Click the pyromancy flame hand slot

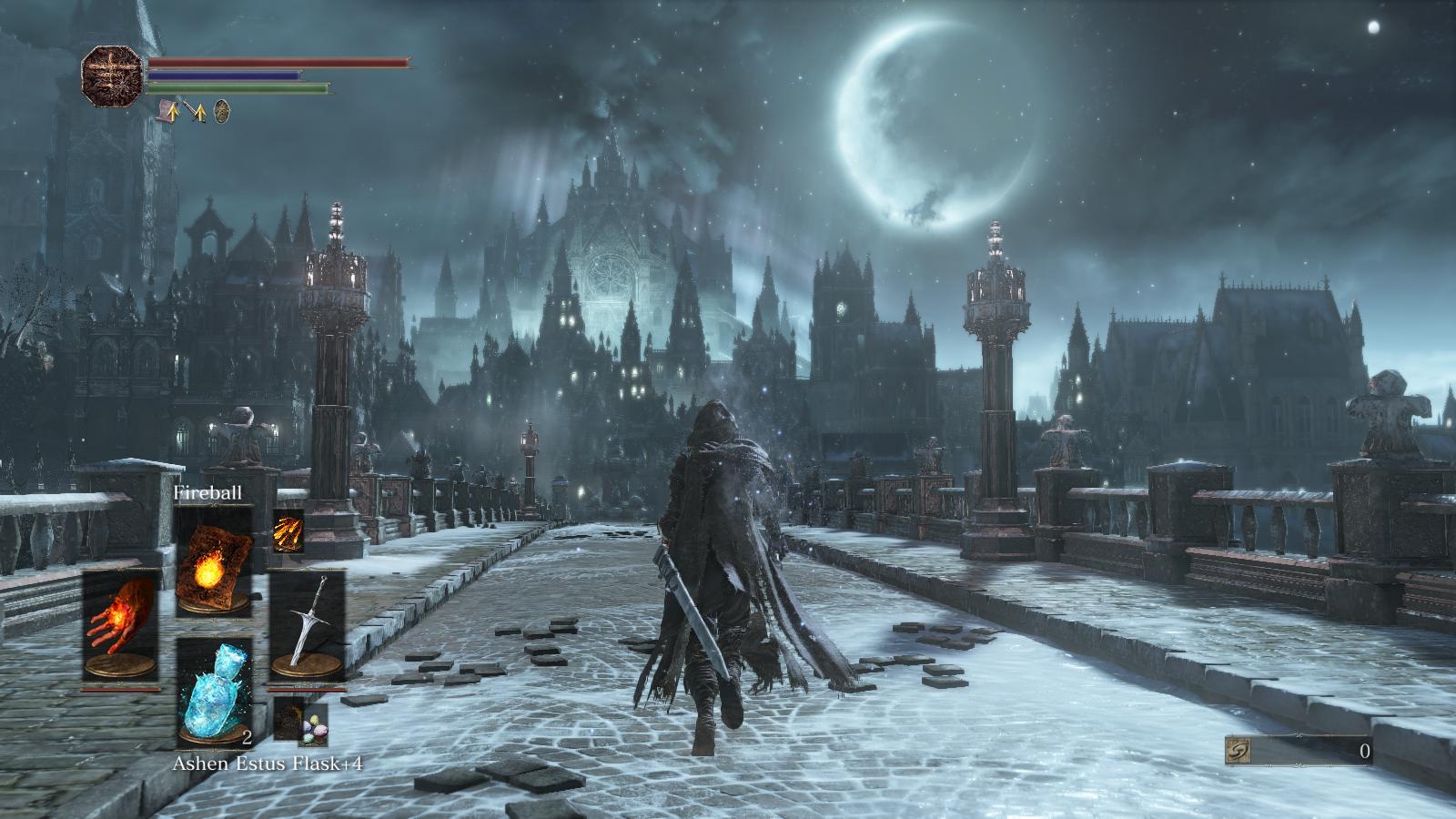120,625
